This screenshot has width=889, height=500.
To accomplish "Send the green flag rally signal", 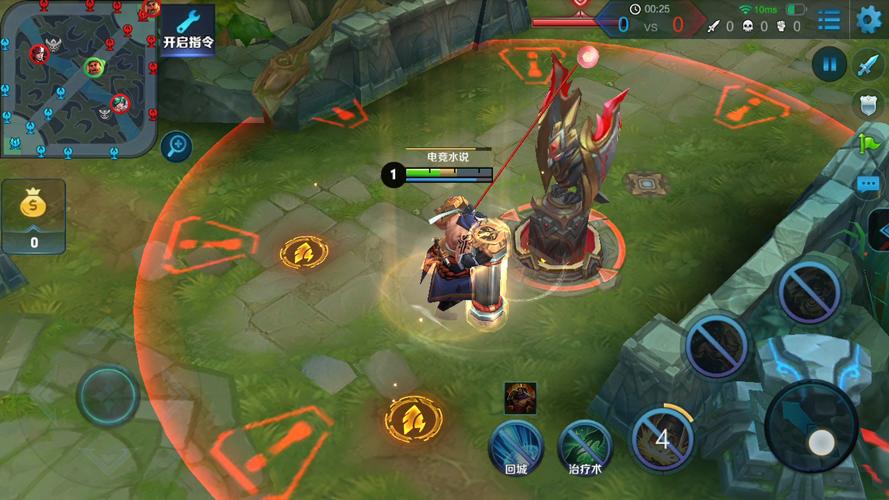I will point(867,144).
